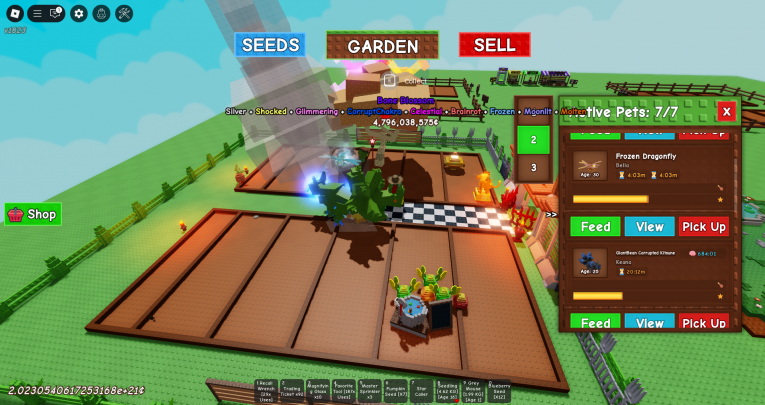Open the gear settings icon

78,13
